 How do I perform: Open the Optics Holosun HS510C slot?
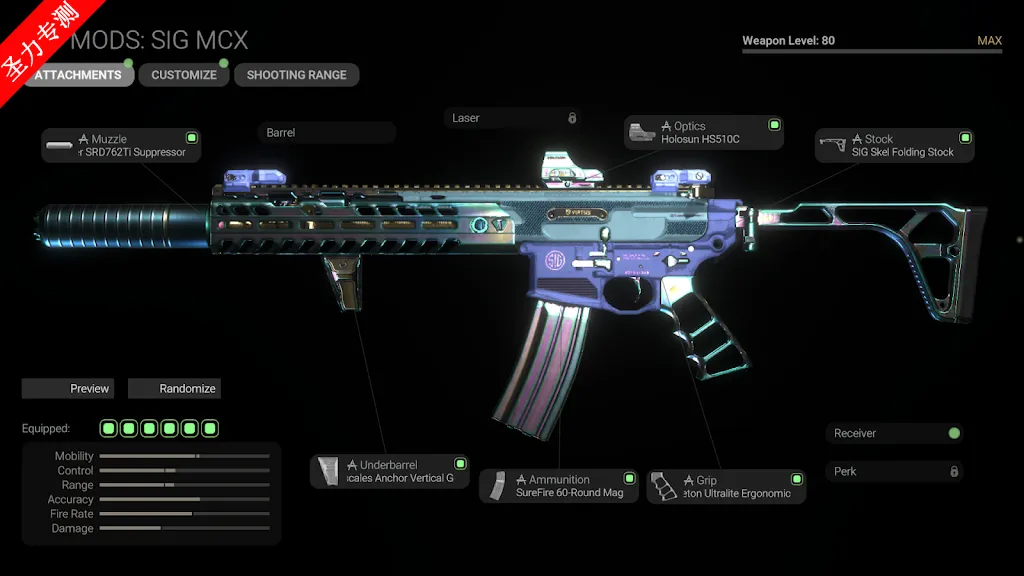703,133
